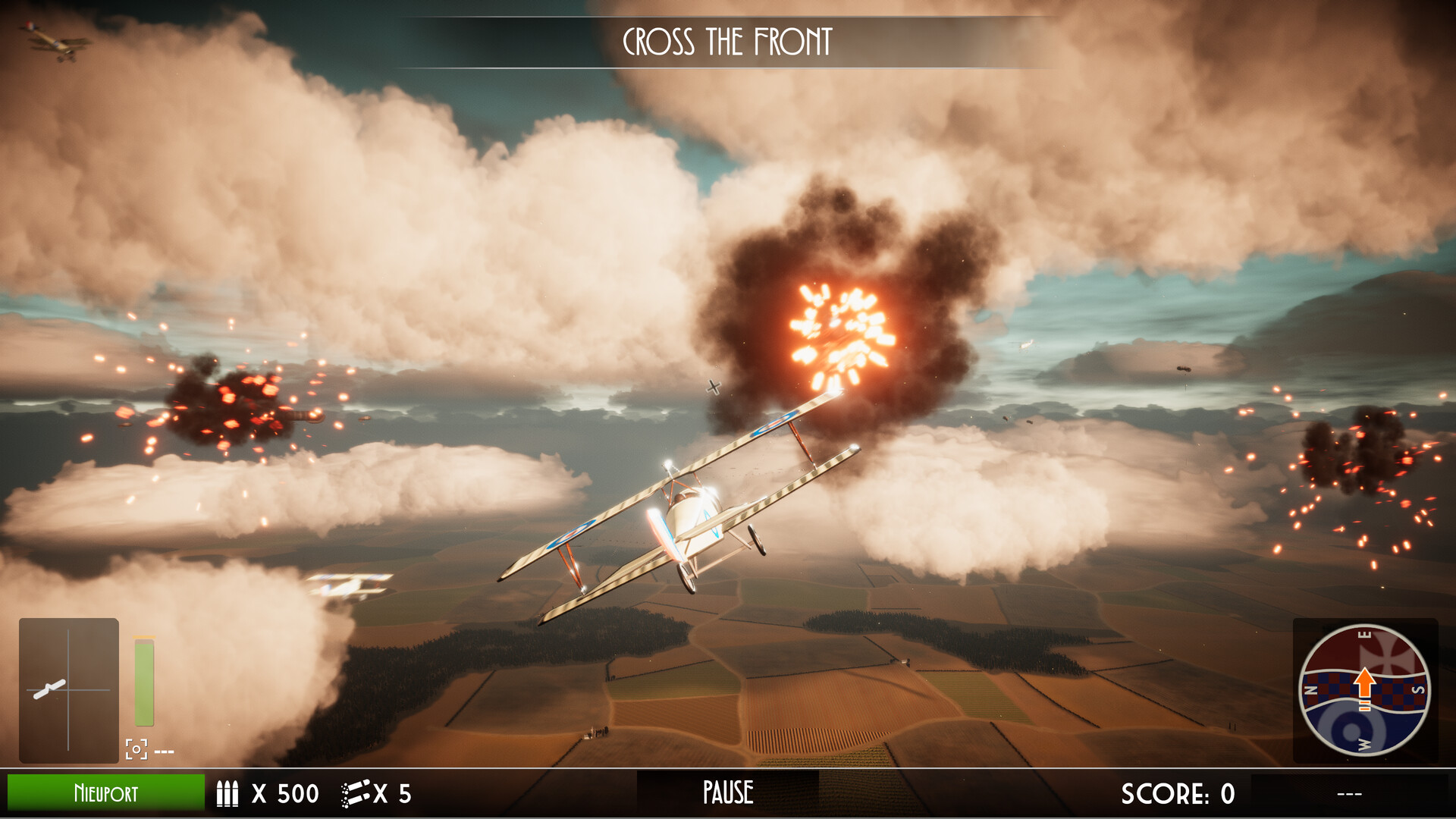1456x819 pixels.
Task: Click the x5 rocket counter
Action: (391, 793)
